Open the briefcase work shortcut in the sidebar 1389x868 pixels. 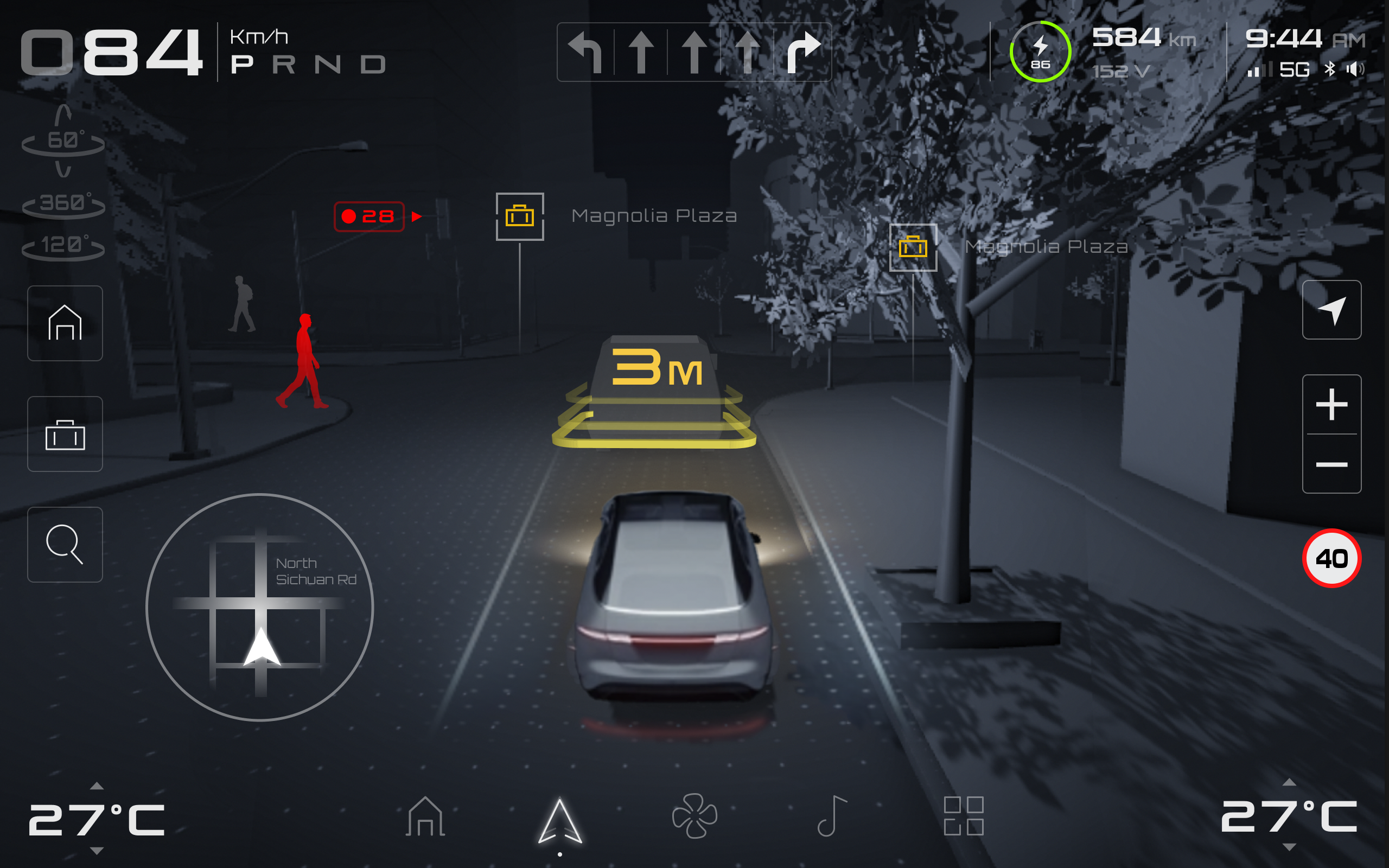(65, 434)
